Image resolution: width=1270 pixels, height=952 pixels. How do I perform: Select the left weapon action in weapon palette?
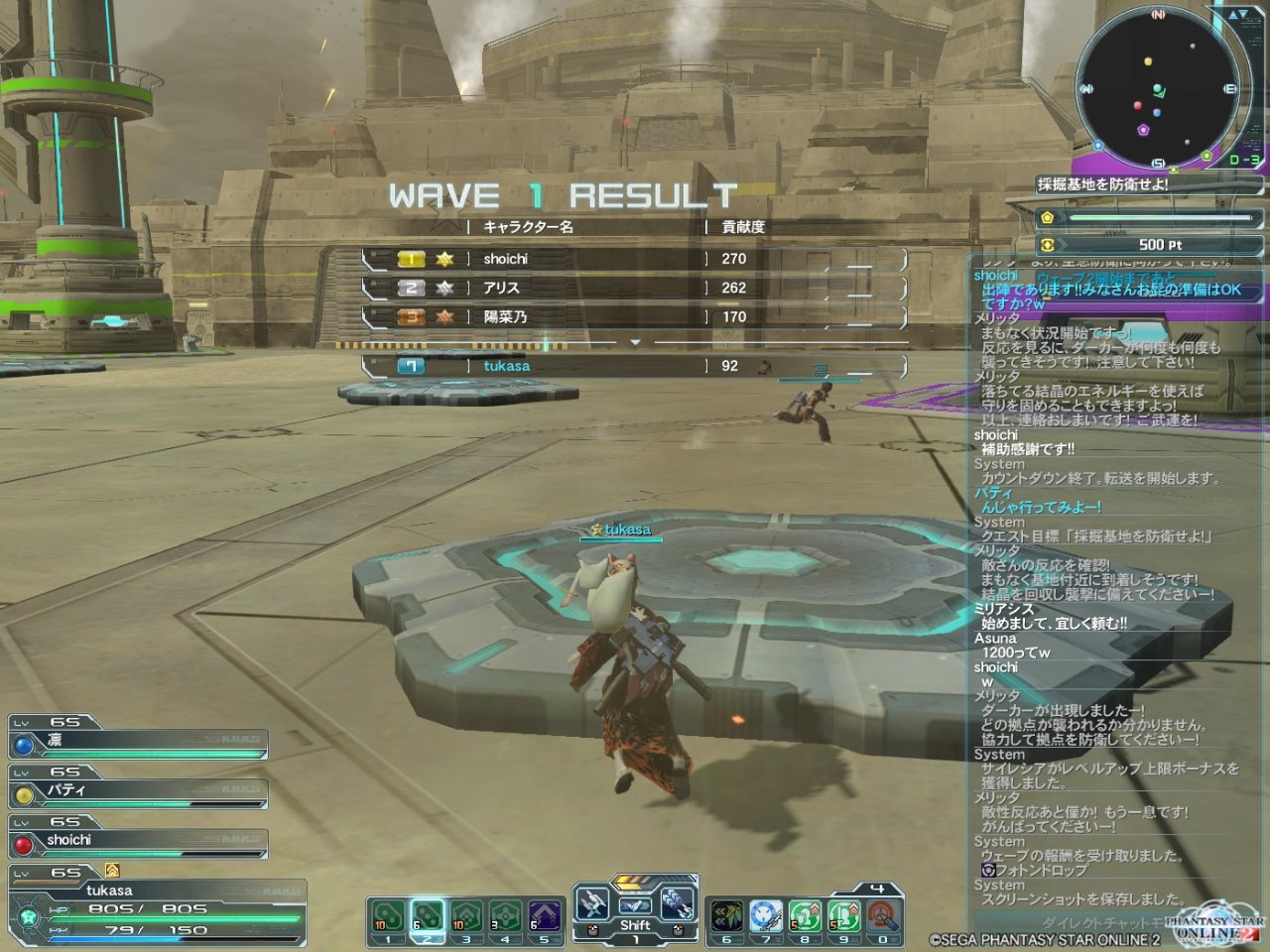click(592, 904)
